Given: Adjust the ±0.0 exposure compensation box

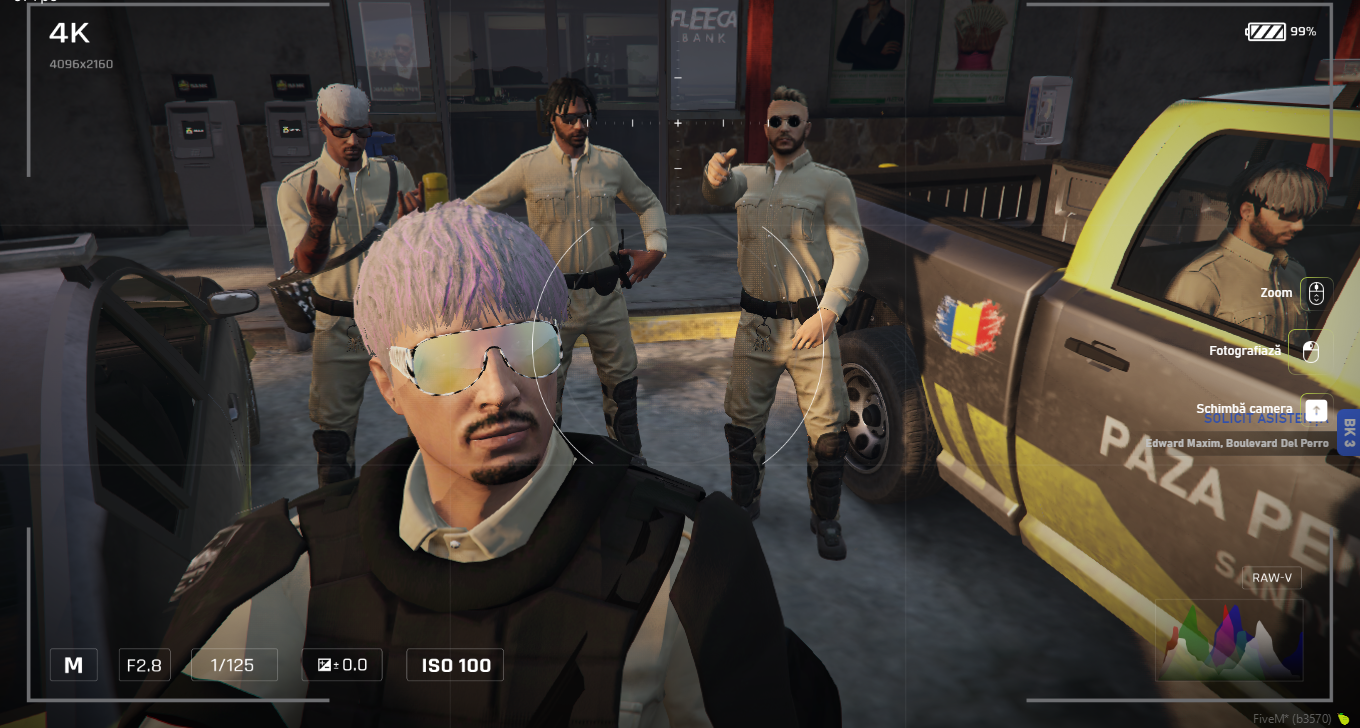Looking at the screenshot, I should coord(342,665).
